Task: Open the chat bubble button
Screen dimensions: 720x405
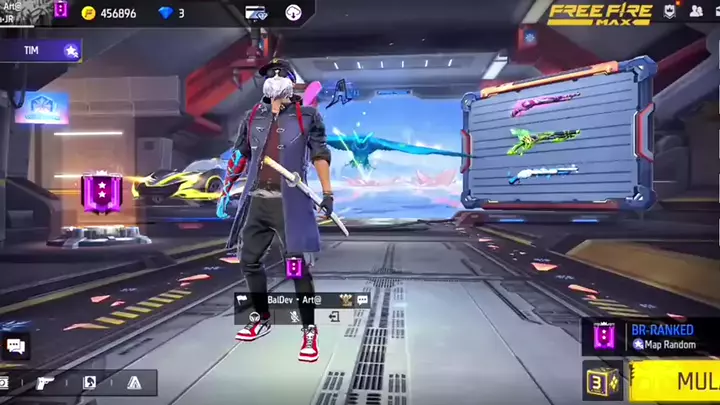Action: coord(15,346)
